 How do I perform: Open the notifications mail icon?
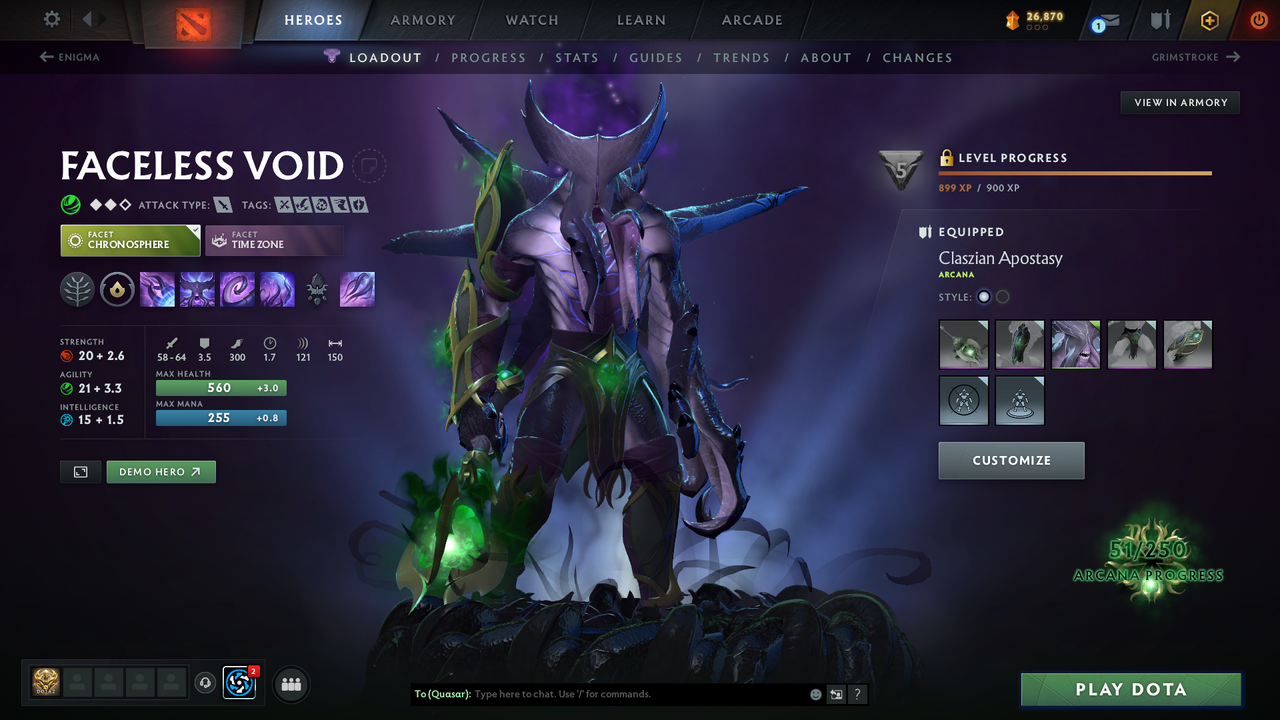coord(1103,20)
